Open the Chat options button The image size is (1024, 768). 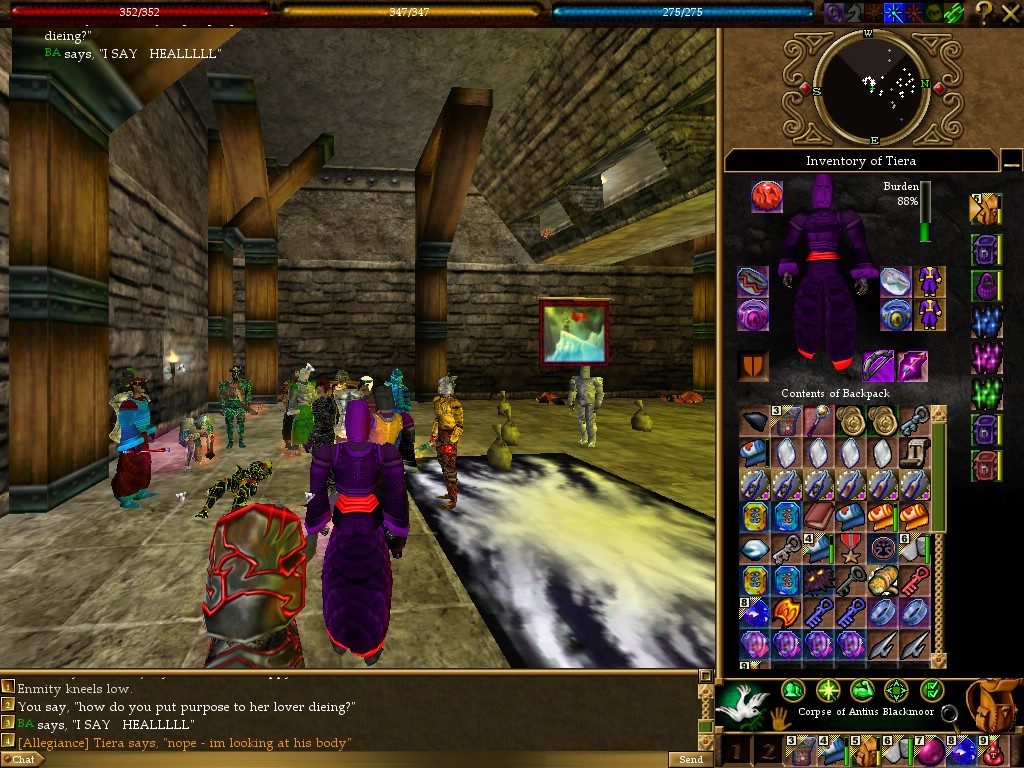point(23,760)
